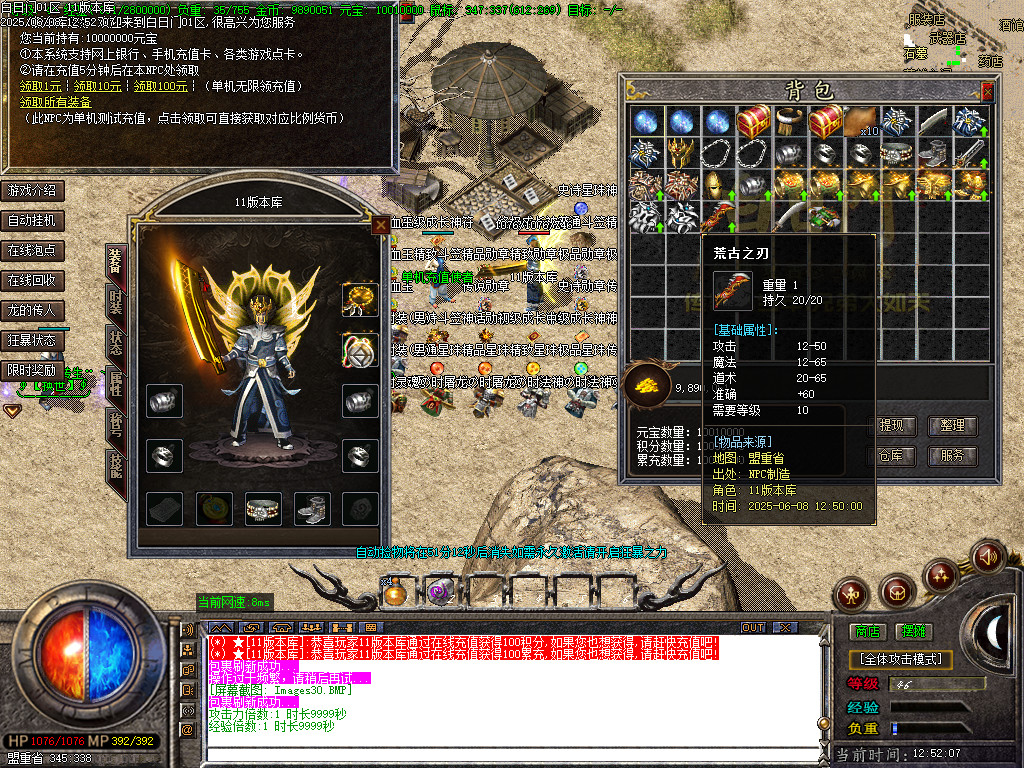
Task: Open the 摆摊 stall button
Action: [x=913, y=631]
